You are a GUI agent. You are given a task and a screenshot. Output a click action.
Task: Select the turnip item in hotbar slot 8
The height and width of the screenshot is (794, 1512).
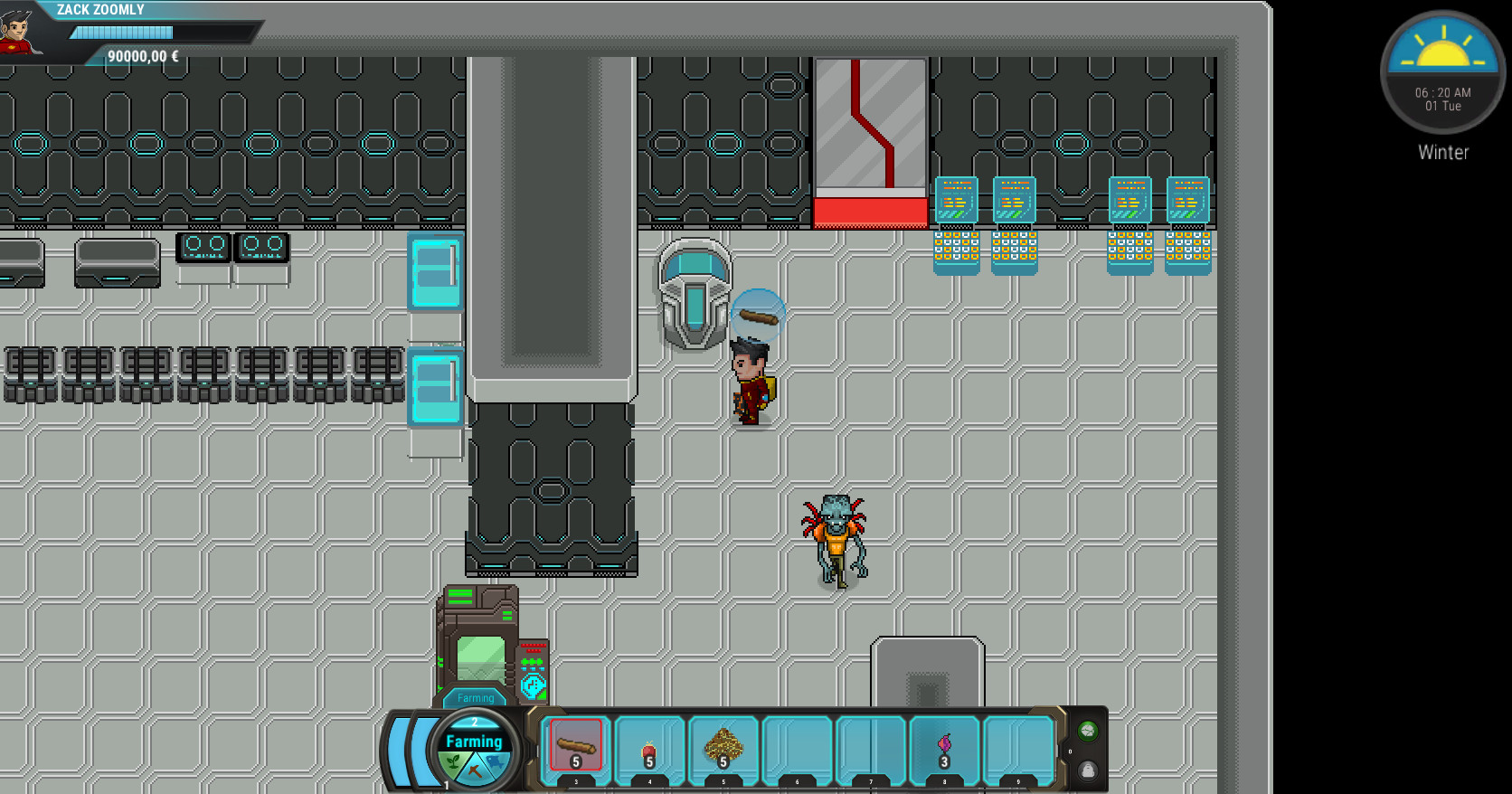(943, 745)
